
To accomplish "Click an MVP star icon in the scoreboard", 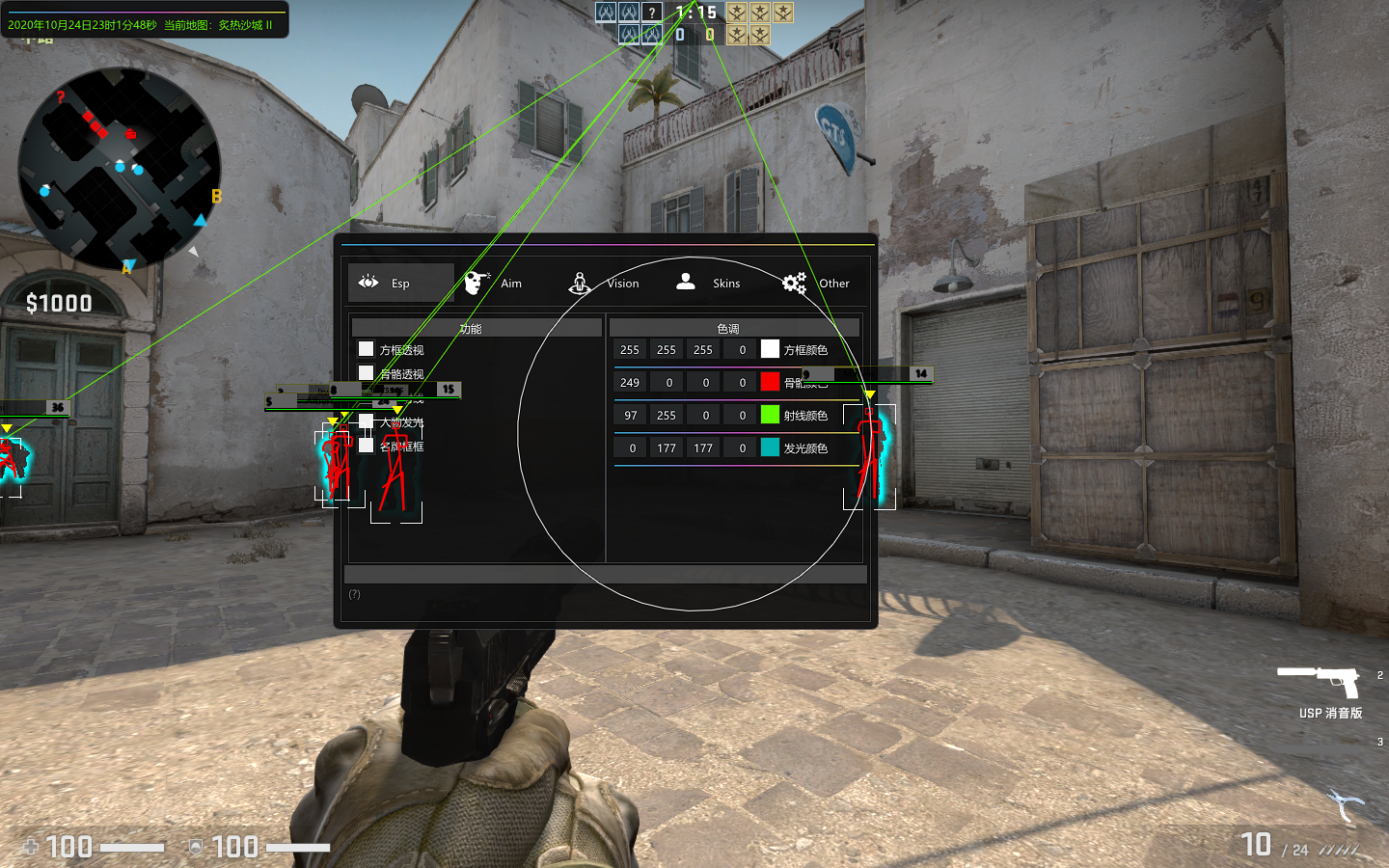I will (737, 13).
